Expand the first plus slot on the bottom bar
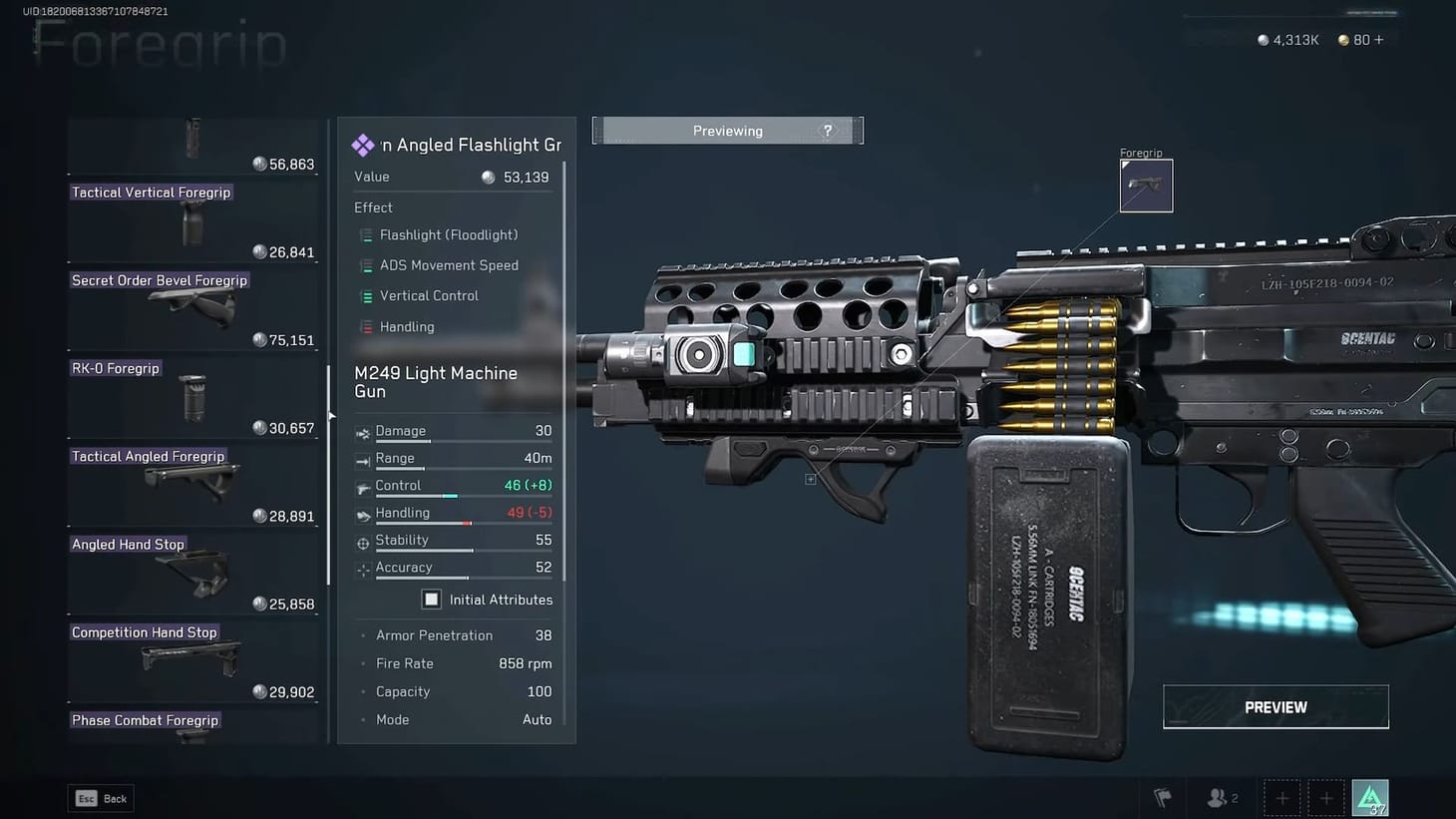The image size is (1456, 819). pos(1281,797)
